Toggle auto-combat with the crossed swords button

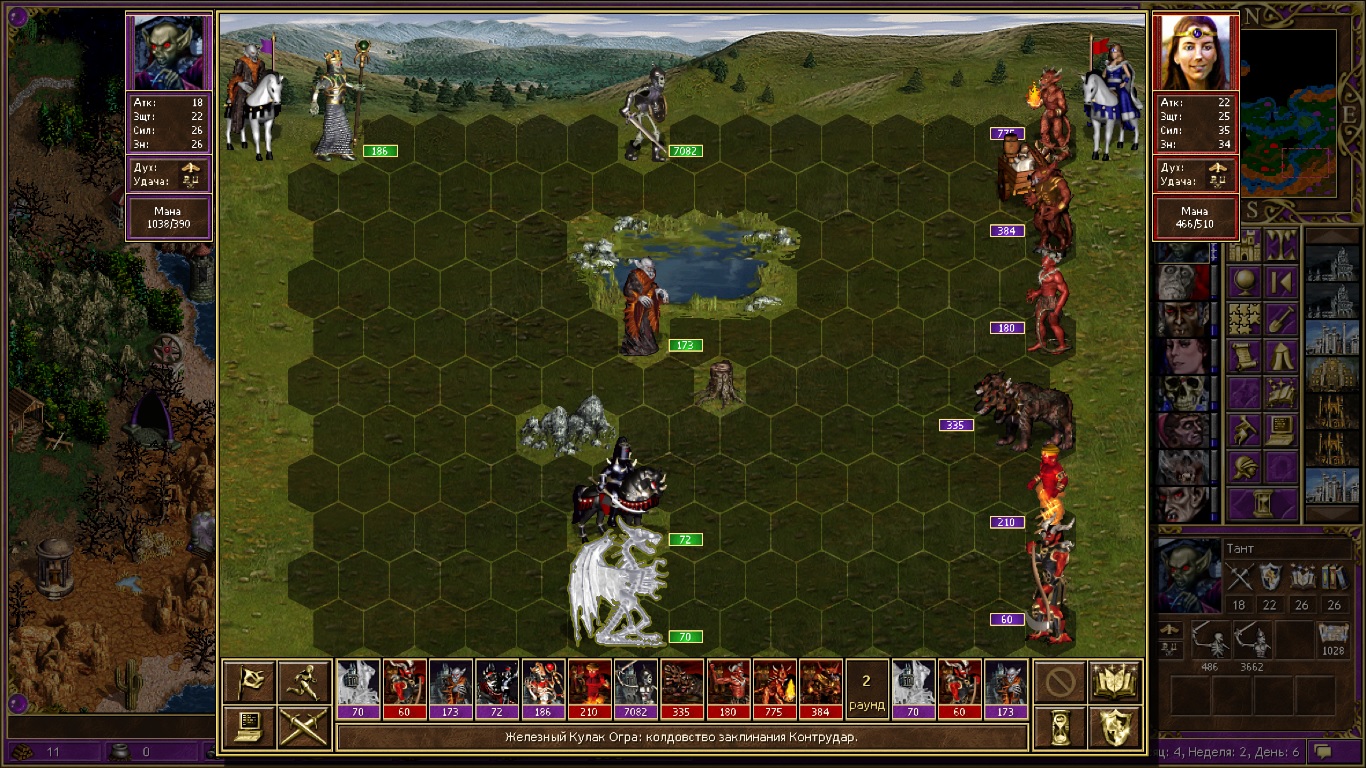[304, 727]
